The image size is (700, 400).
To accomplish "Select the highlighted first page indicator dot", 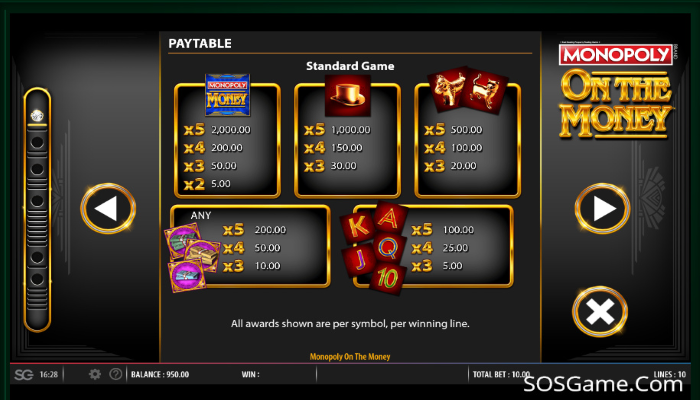I will pyautogui.click(x=37, y=114).
